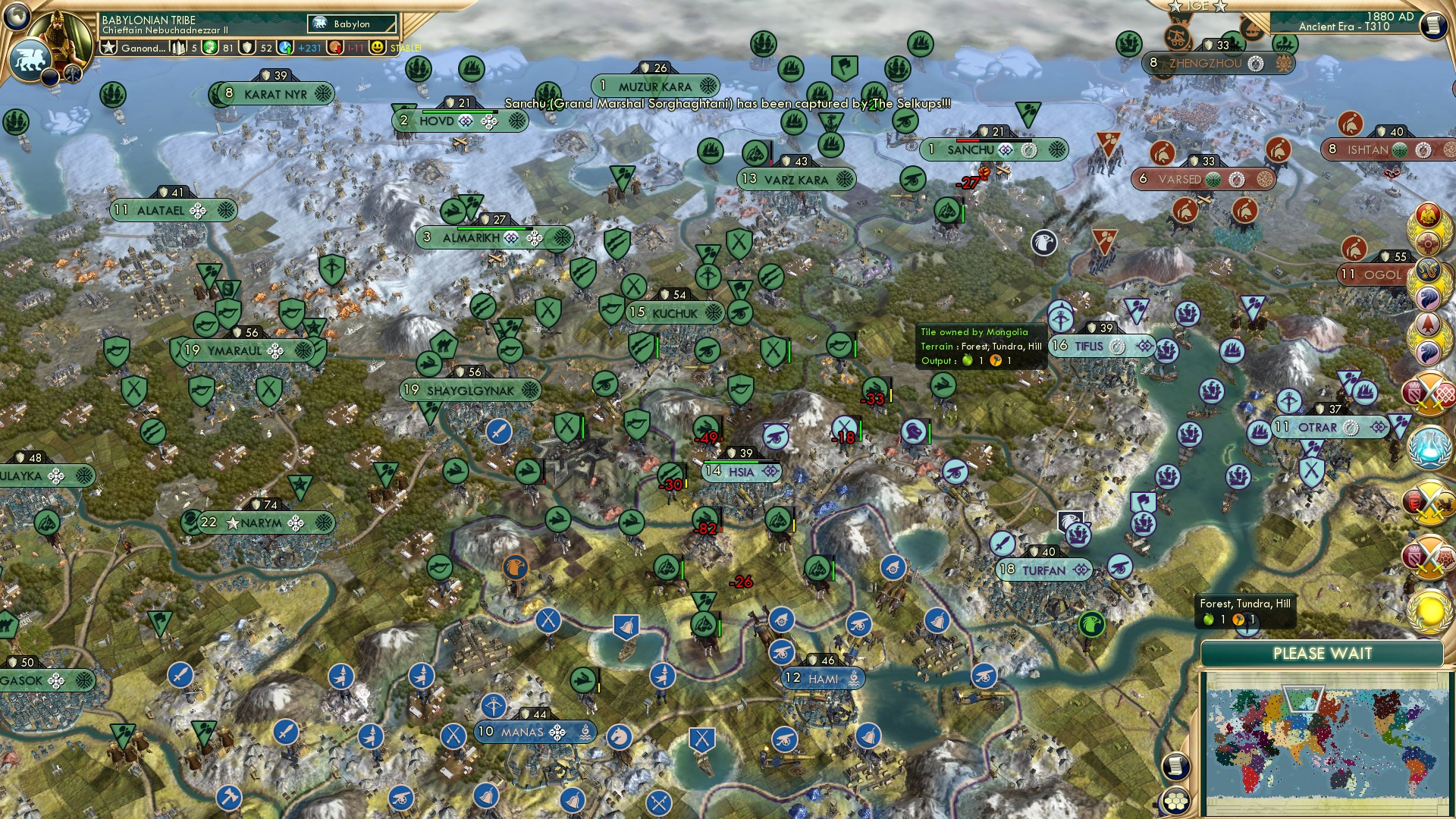Click the star icon on Narym's city banner
The height and width of the screenshot is (819, 1456).
pos(233,523)
